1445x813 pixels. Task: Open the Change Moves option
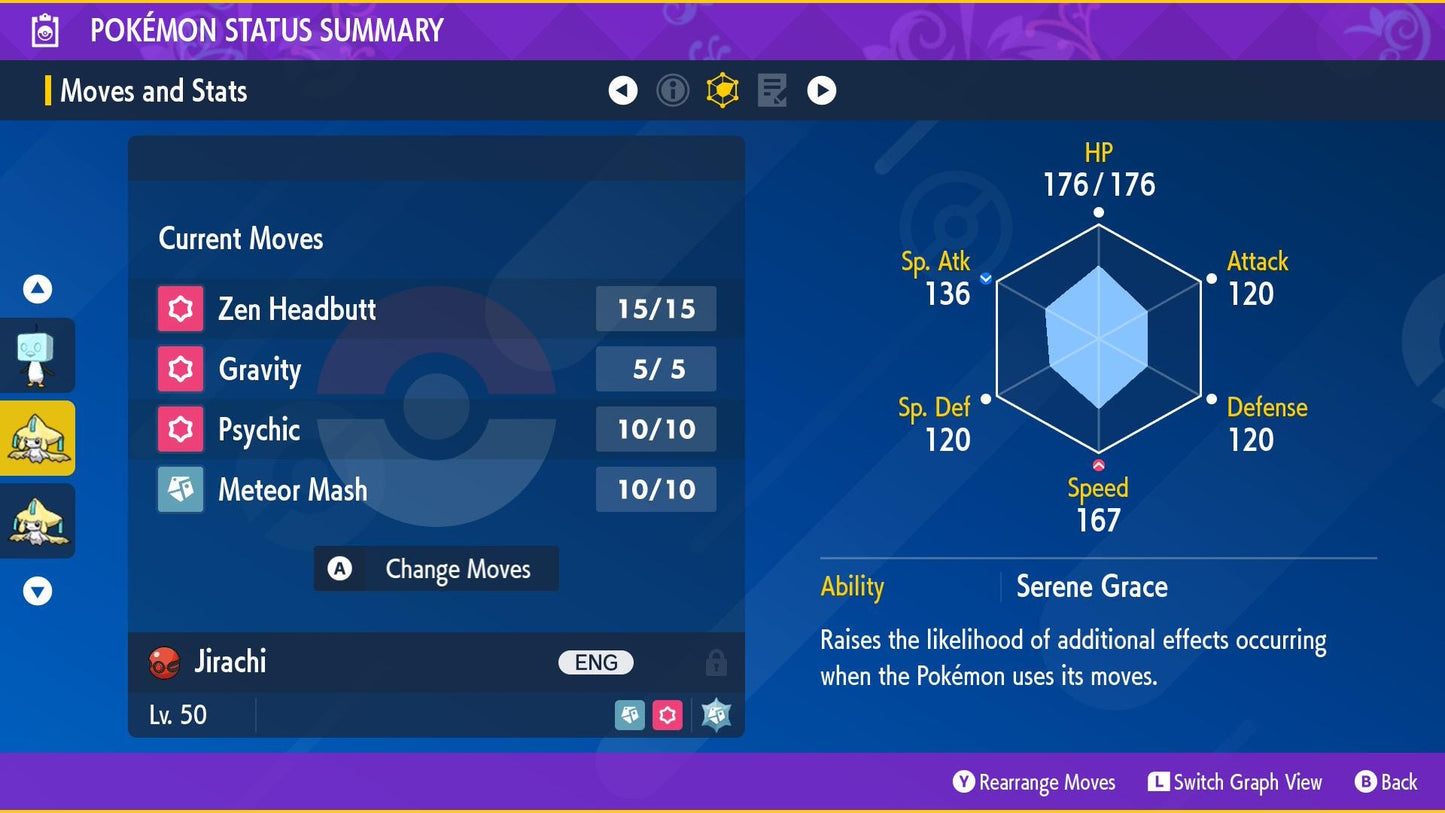pos(436,569)
